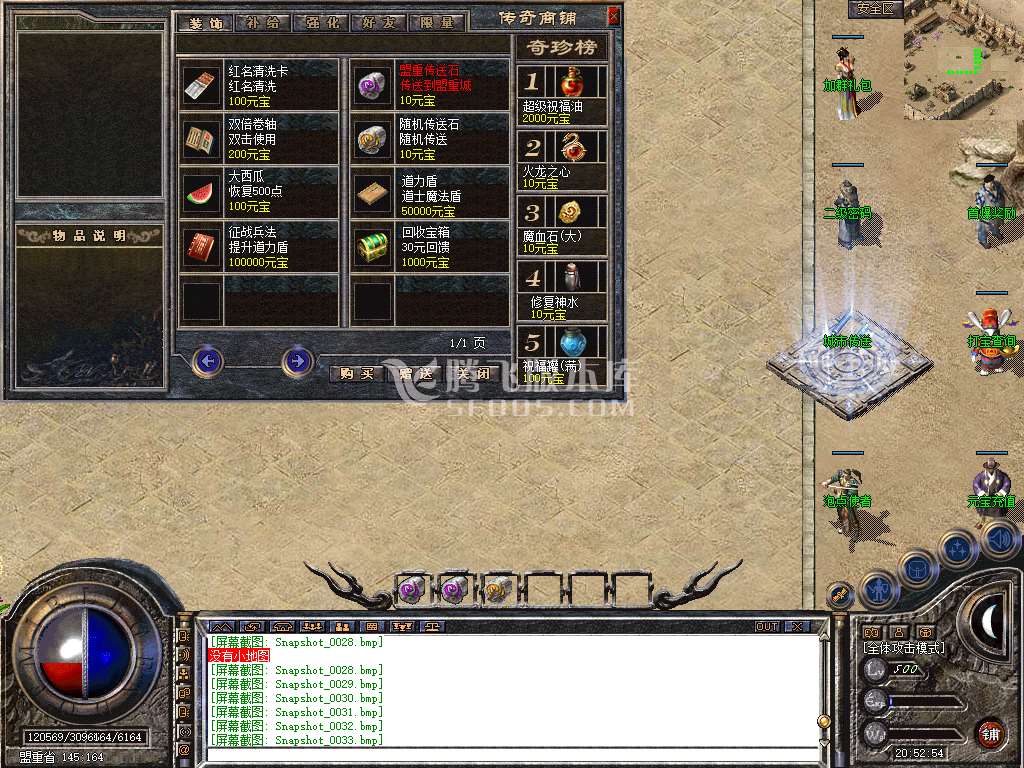The width and height of the screenshot is (1024, 768).
Task: Choose the 盟重传送石 teleport stone
Action: 431,86
